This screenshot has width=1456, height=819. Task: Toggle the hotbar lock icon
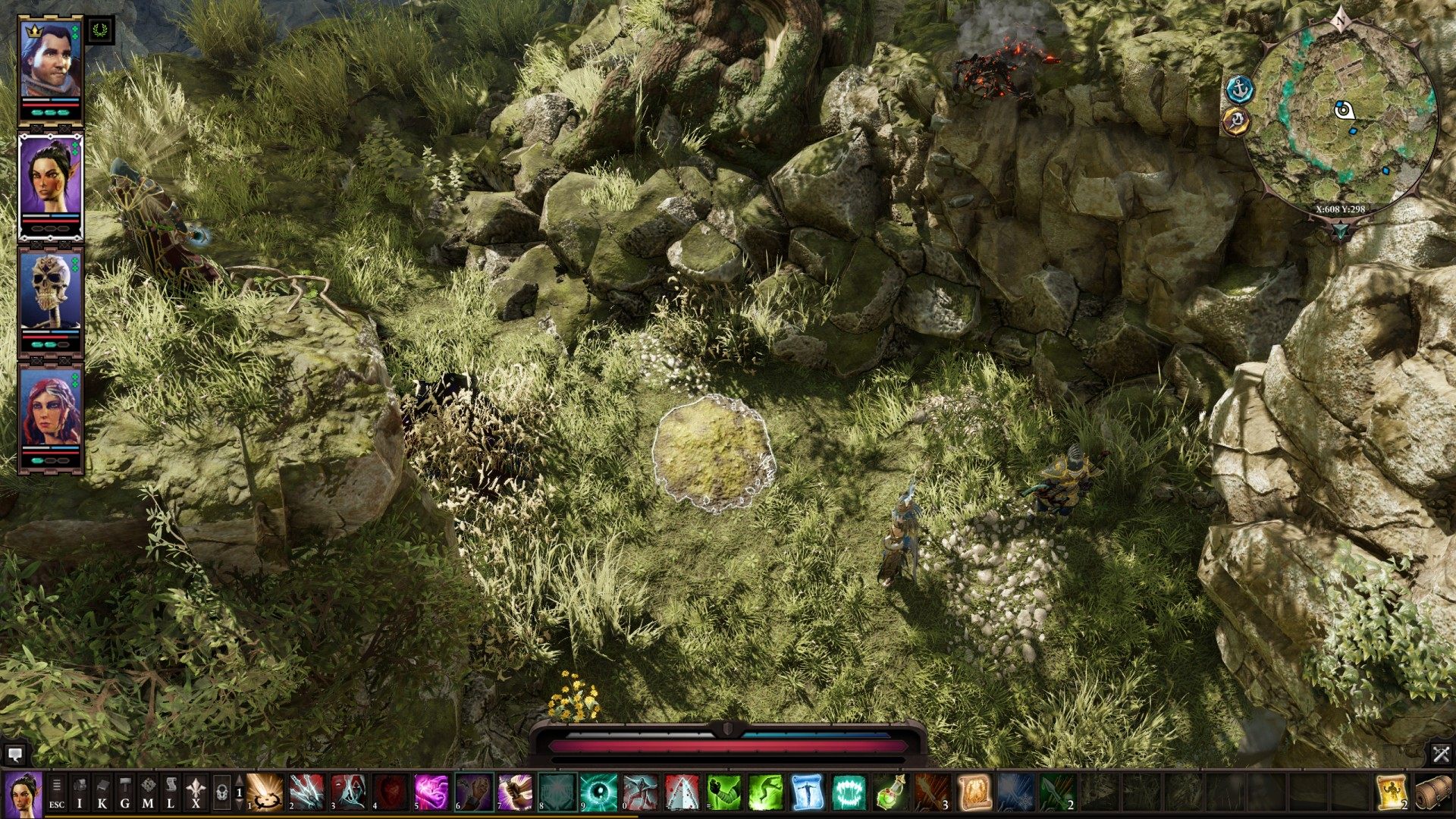[221, 792]
